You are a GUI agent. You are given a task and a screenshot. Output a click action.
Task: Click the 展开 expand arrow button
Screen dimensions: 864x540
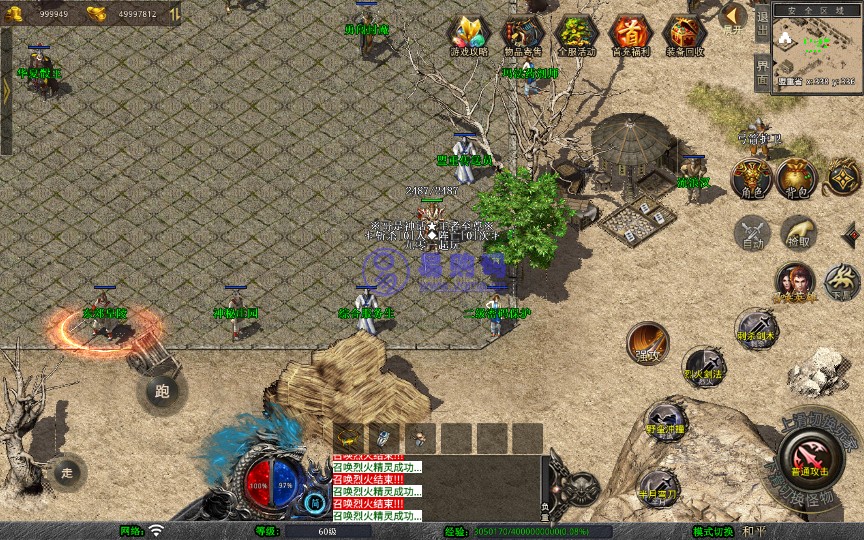pos(734,17)
